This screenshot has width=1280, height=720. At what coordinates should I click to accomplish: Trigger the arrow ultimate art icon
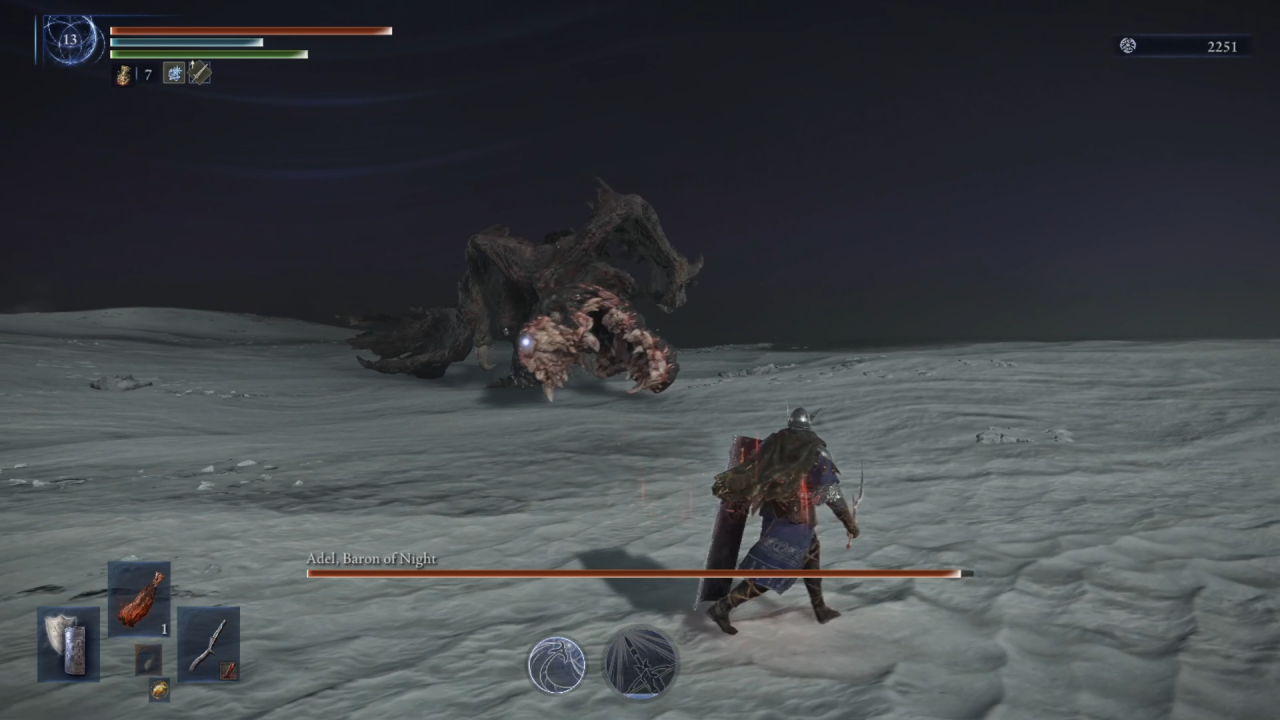(641, 663)
